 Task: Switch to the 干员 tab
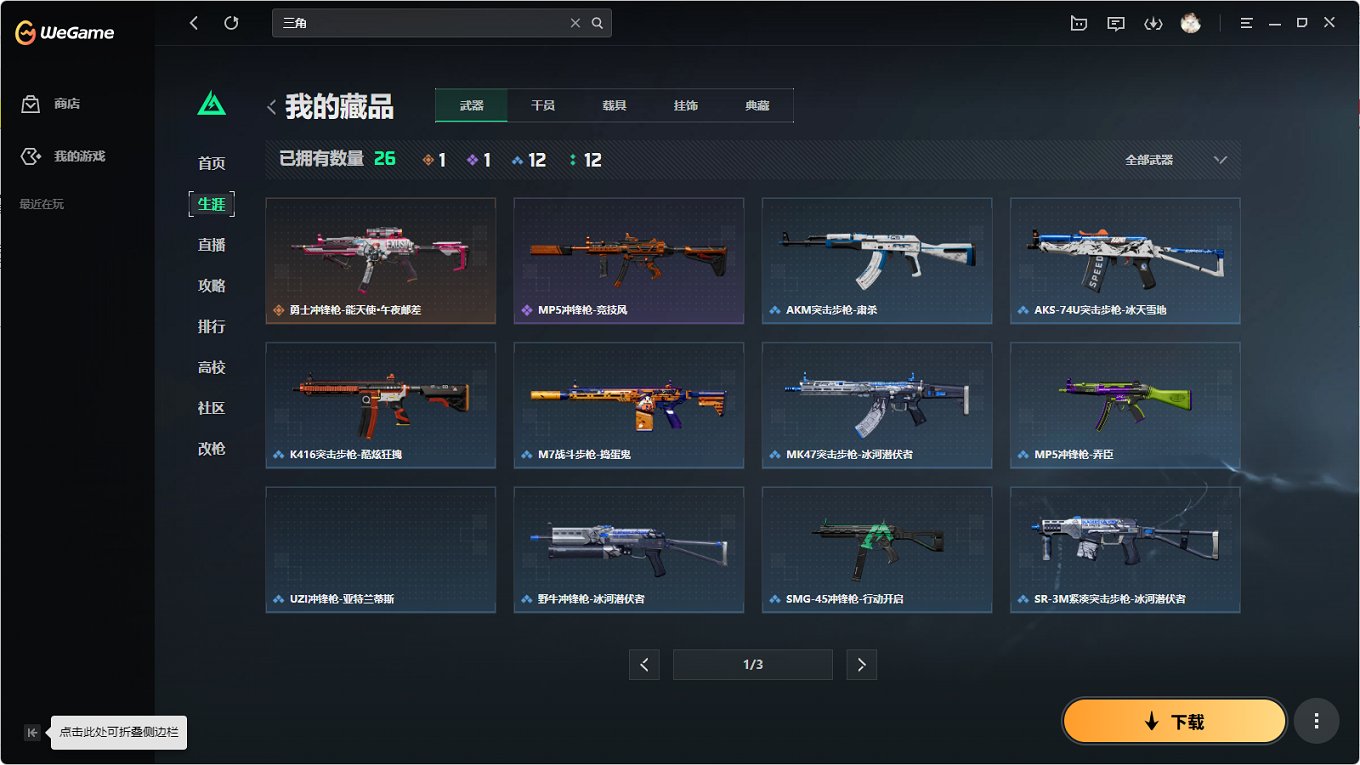coord(542,104)
